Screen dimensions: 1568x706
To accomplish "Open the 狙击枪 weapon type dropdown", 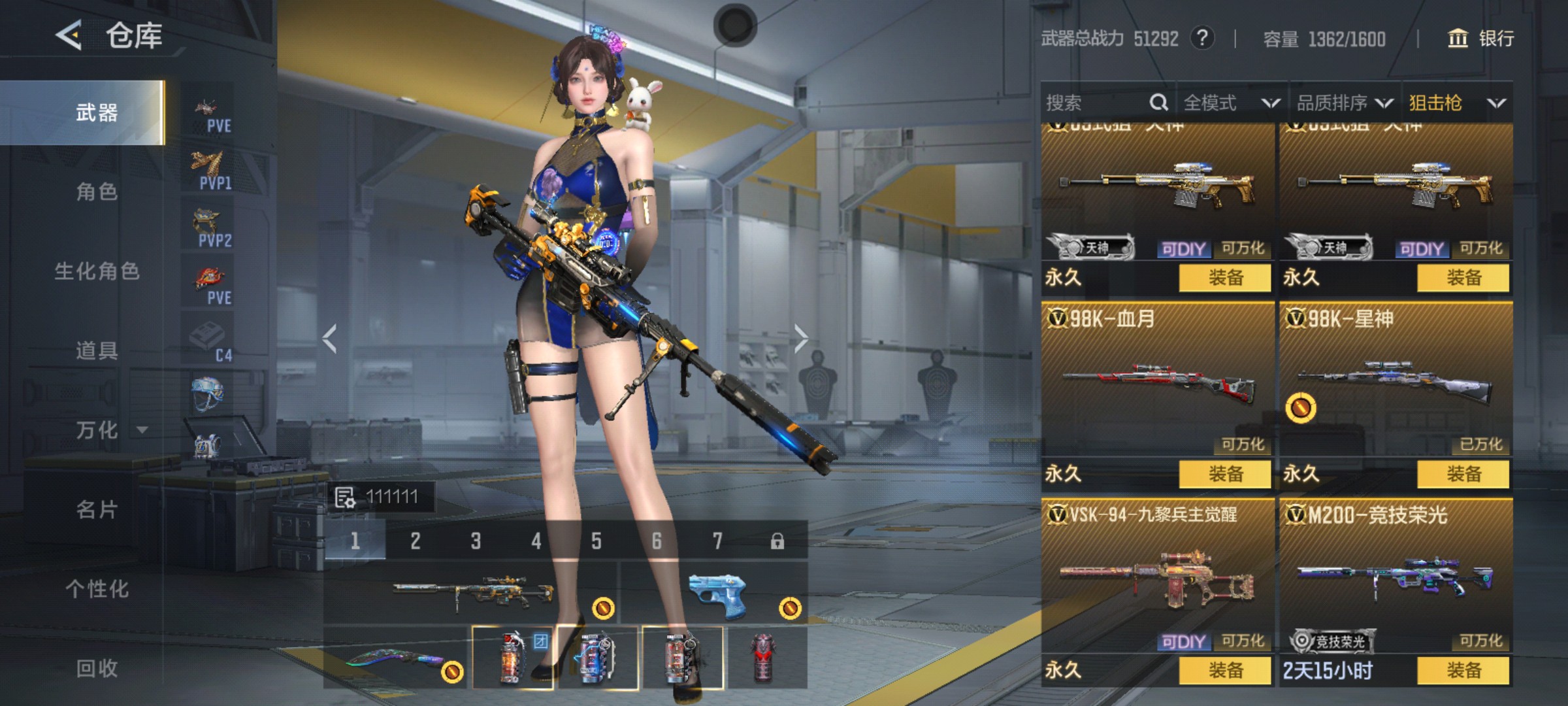I will click(x=1457, y=103).
